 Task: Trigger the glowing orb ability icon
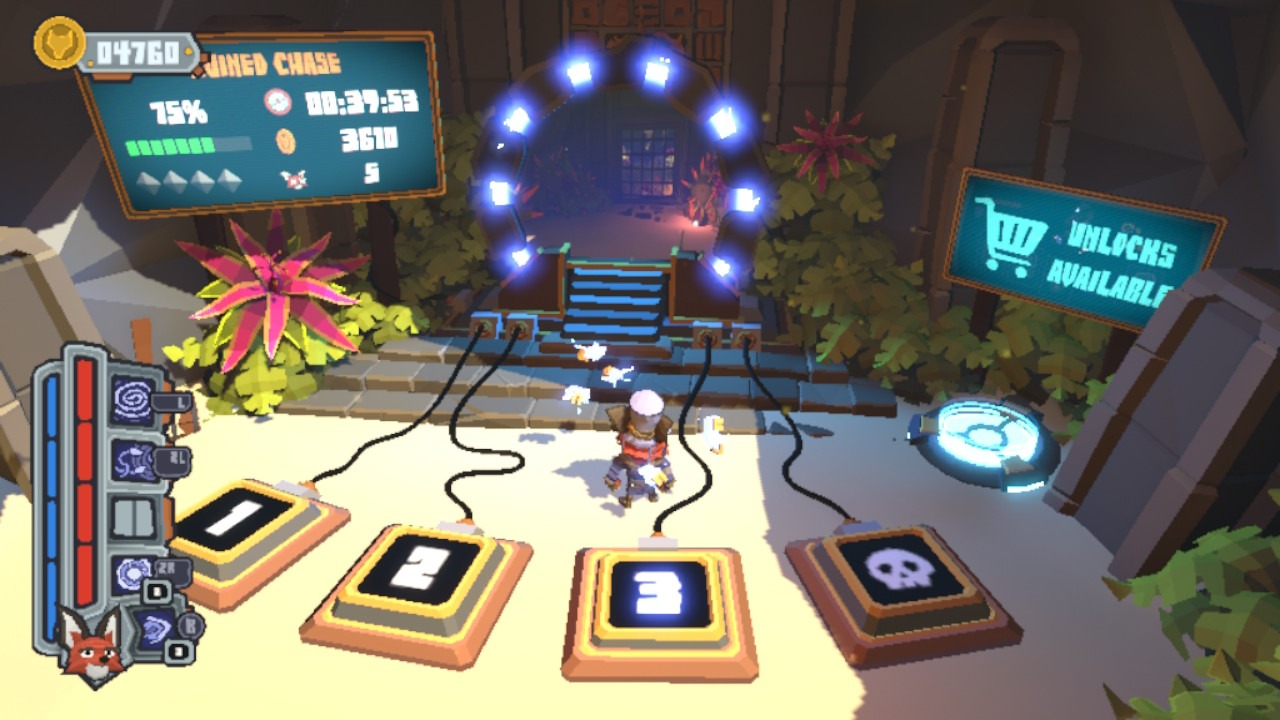133,575
